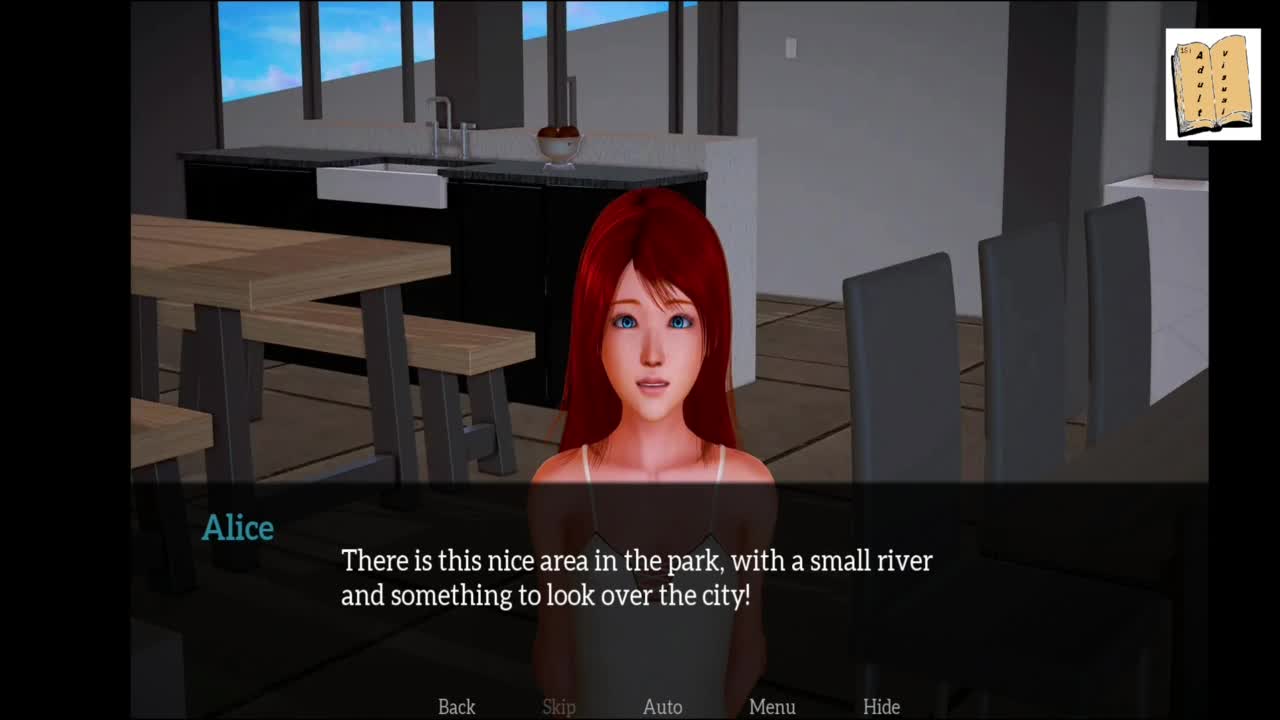
Task: Click the book logo in the corner
Action: click(x=1212, y=84)
